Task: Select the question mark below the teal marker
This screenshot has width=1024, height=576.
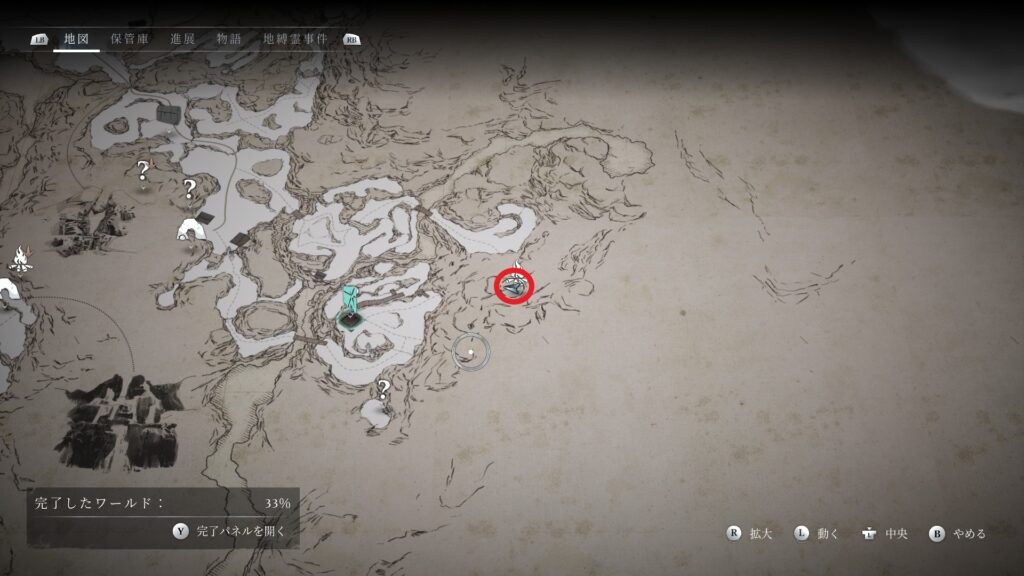Action: (x=382, y=389)
